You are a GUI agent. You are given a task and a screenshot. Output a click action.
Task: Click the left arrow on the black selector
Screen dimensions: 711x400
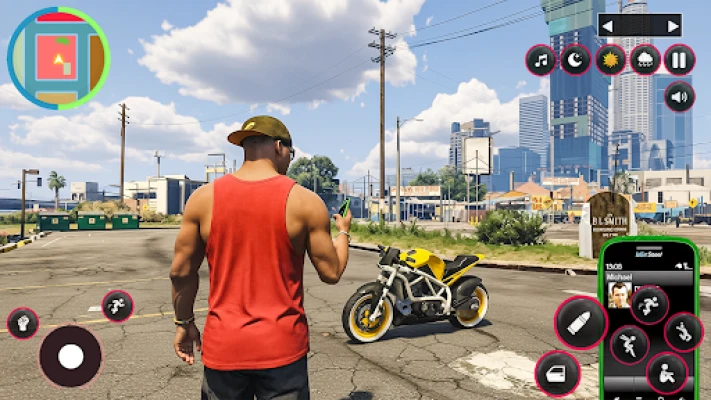tap(607, 25)
